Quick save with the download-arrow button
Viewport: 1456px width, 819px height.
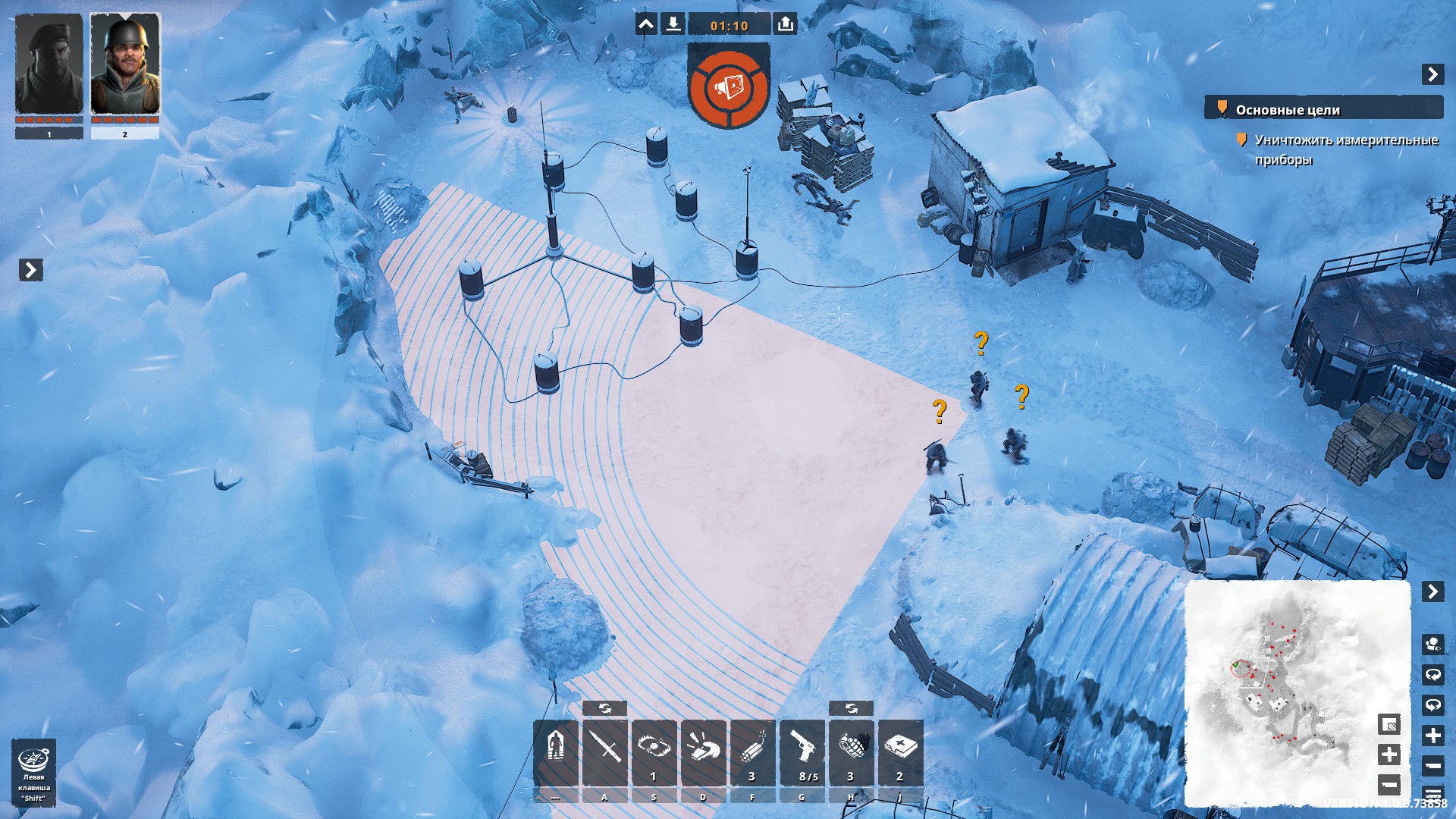click(x=673, y=24)
